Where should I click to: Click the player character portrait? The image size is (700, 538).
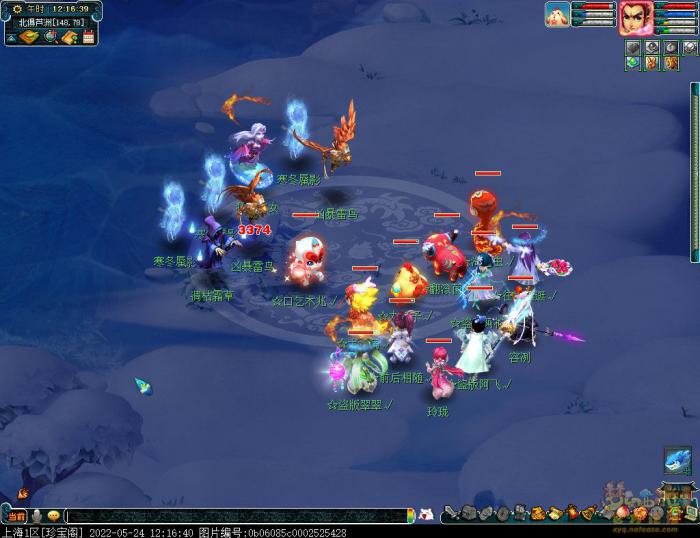(634, 17)
